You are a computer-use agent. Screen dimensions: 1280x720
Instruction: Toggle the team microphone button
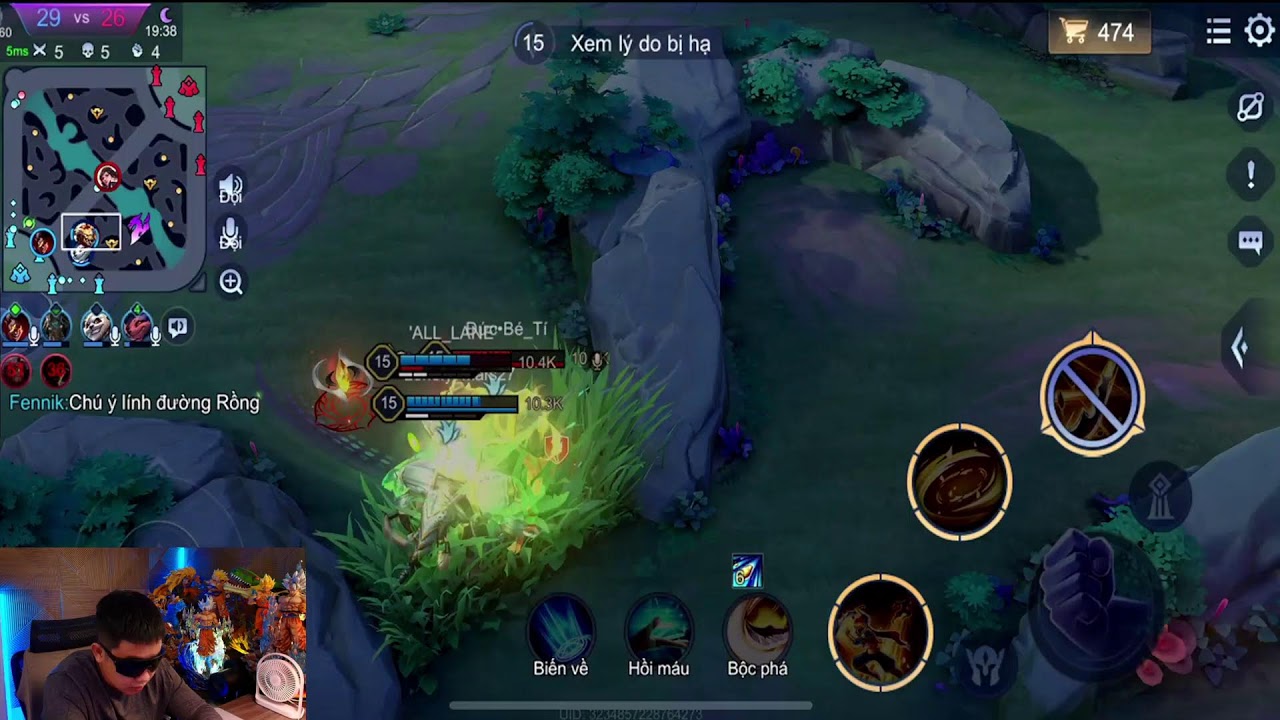[x=231, y=234]
